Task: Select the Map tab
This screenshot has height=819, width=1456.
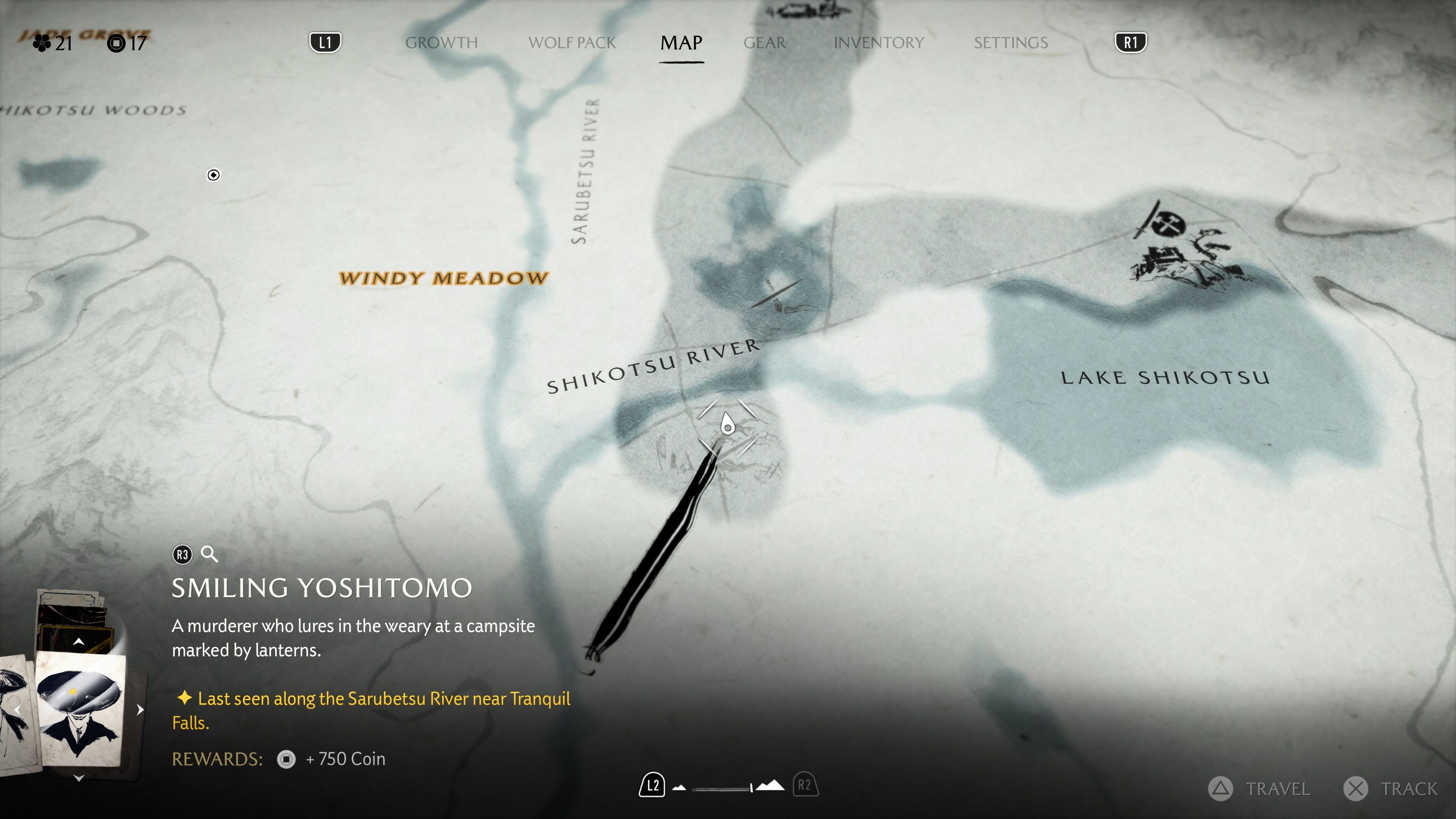Action: (681, 42)
